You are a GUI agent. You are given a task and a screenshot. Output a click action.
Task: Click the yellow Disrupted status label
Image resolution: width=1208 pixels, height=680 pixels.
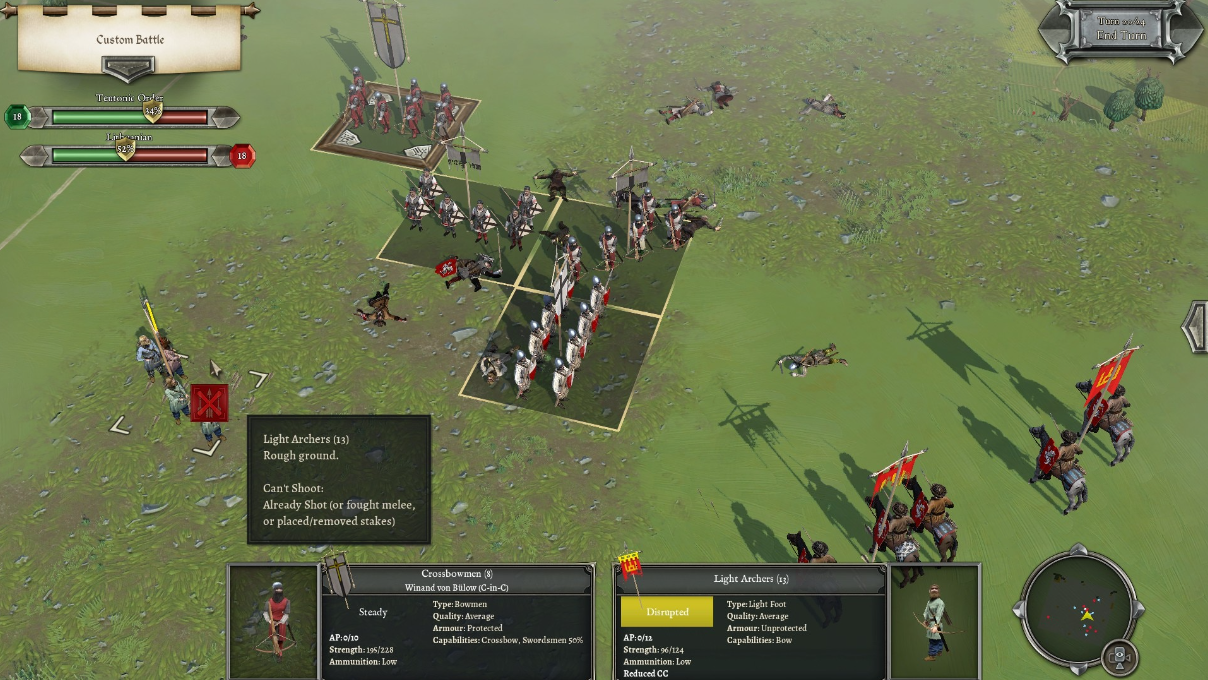667,612
